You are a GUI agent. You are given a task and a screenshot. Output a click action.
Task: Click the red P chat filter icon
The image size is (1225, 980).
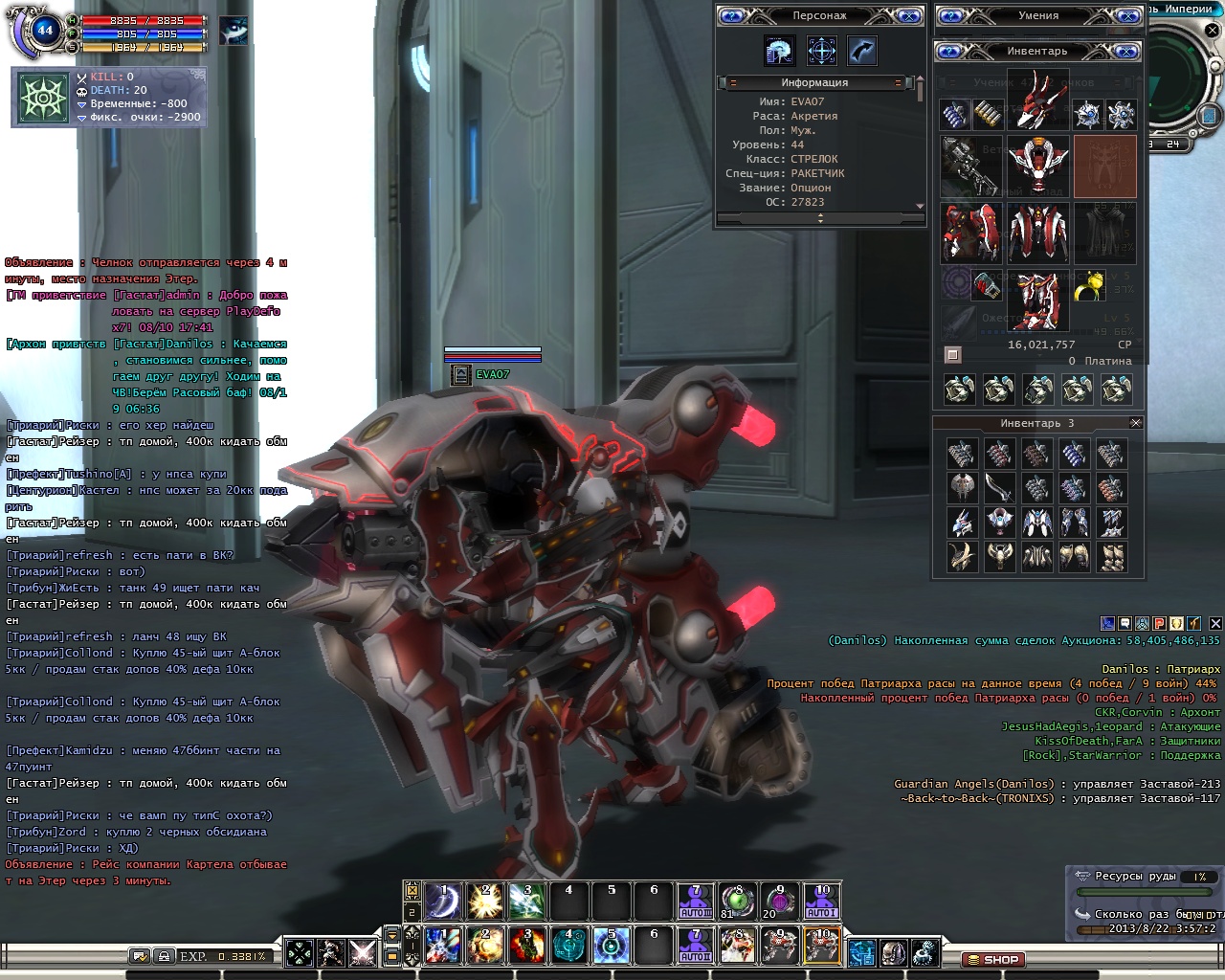[x=1158, y=623]
